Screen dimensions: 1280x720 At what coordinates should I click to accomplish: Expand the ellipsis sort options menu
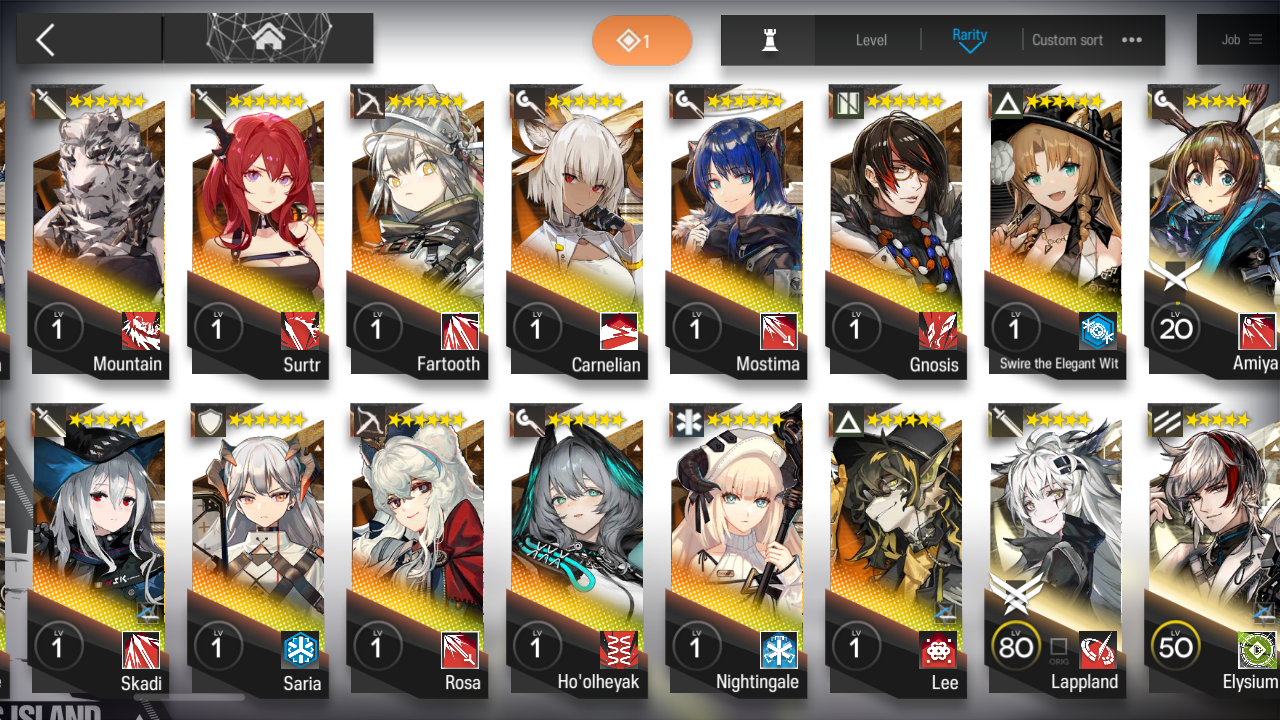coord(1131,40)
